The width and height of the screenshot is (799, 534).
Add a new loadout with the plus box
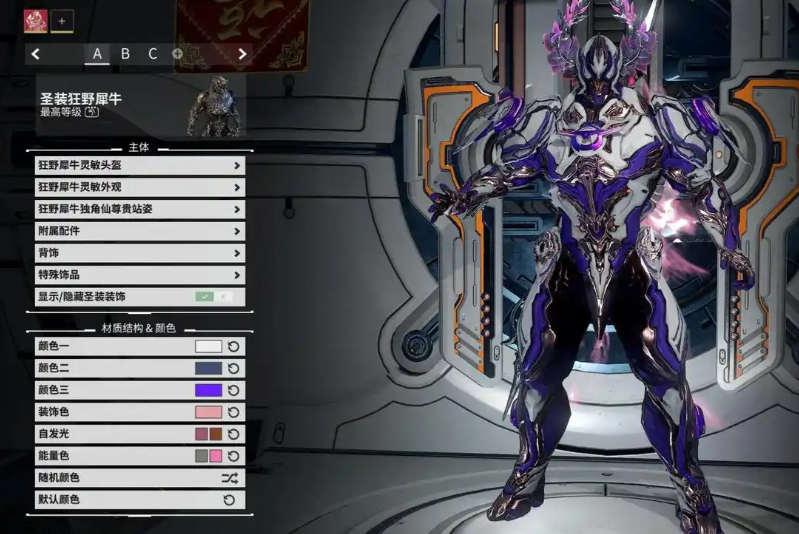(60, 19)
